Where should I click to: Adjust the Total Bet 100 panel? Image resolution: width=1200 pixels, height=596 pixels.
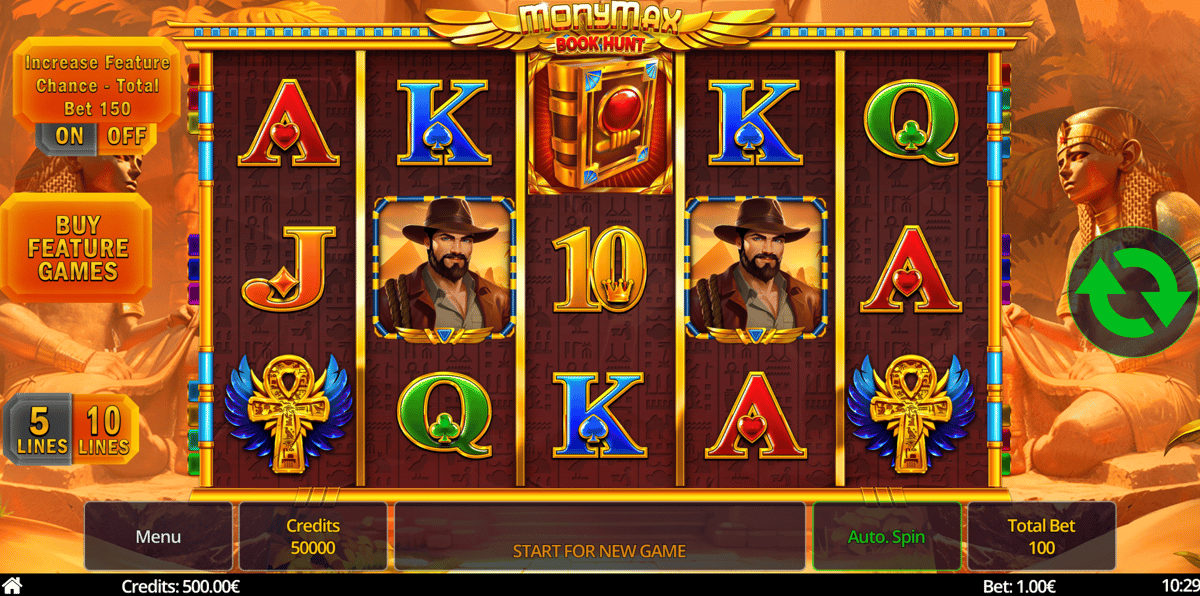[x=1041, y=537]
